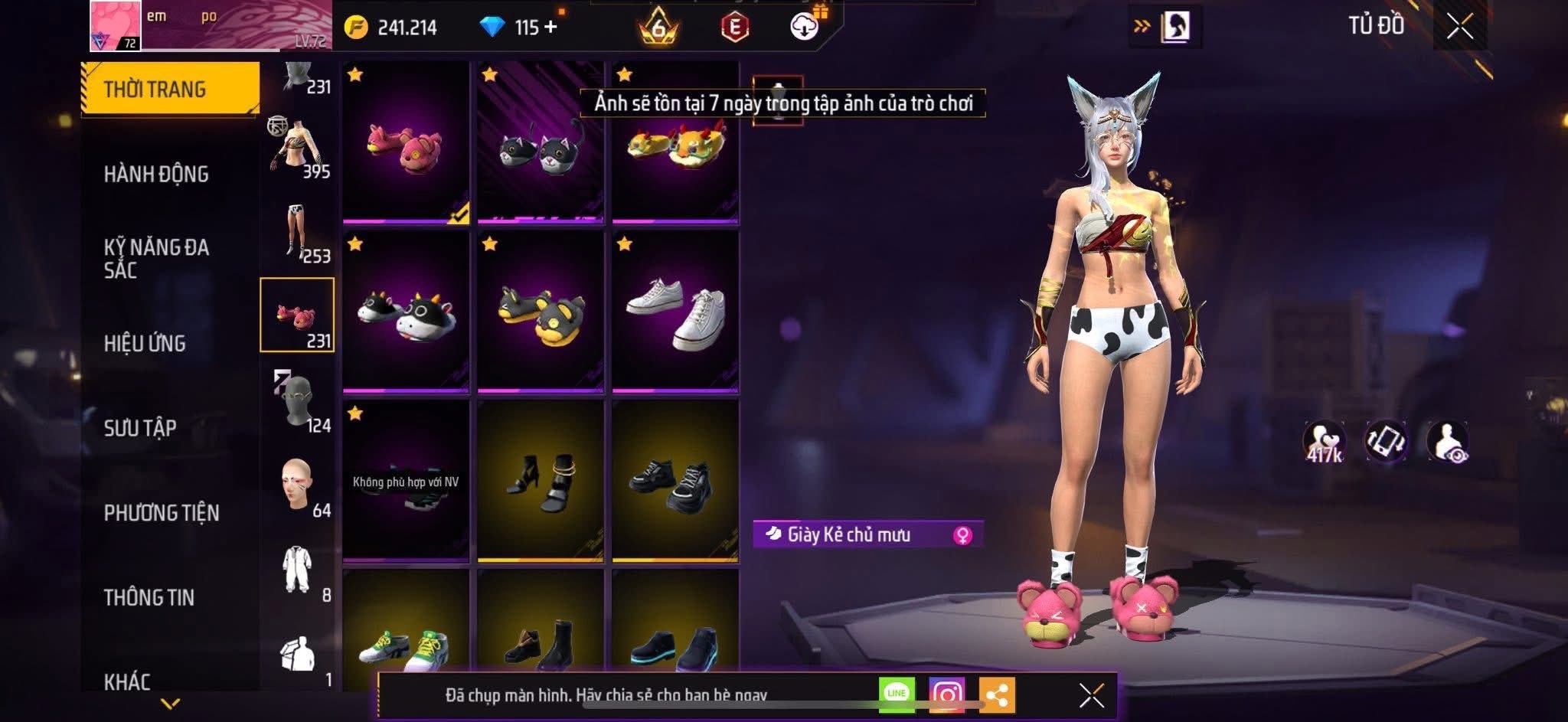Open the top clothing subcategory showing 395
Screen dimensions: 1568x722
(298, 147)
